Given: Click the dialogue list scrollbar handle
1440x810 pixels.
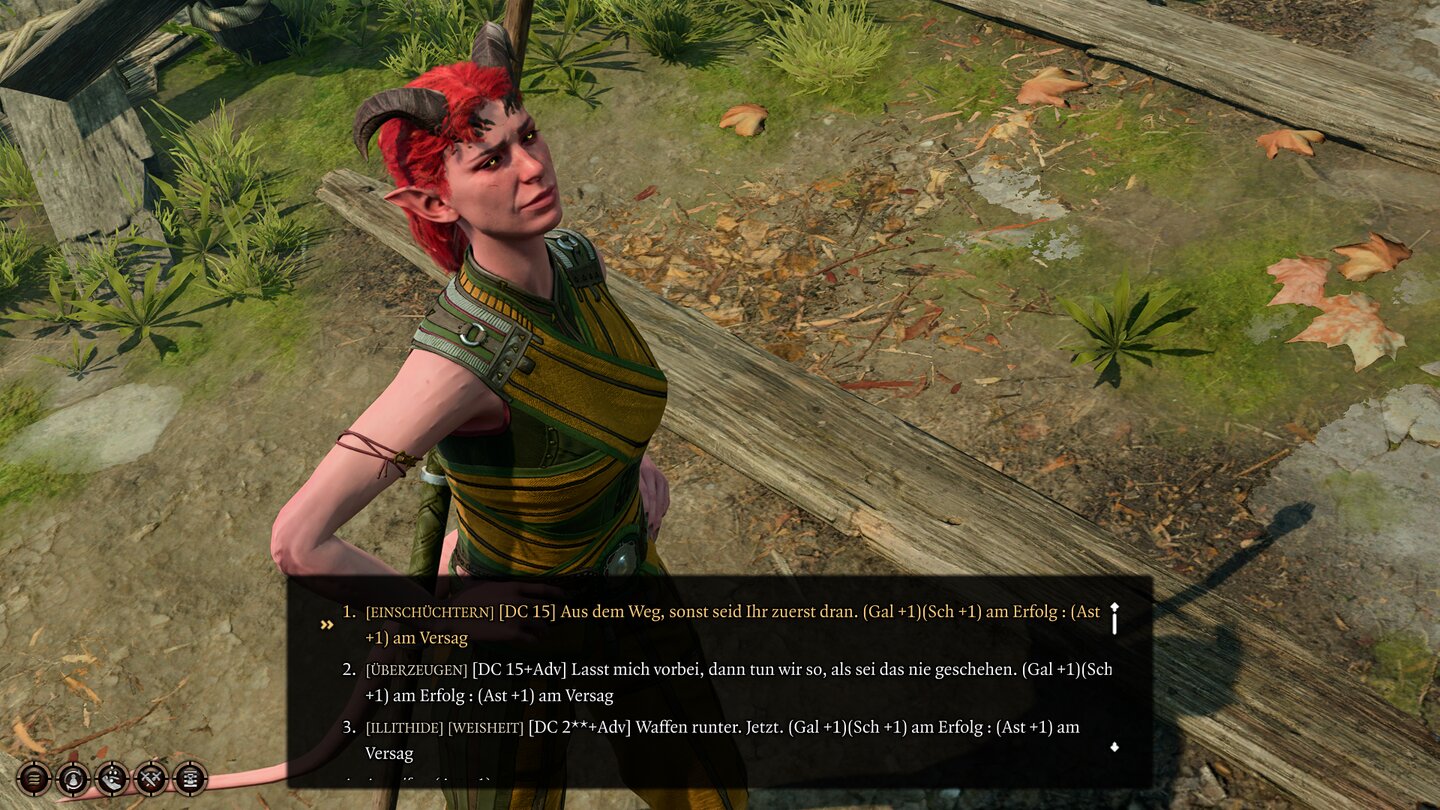Looking at the screenshot, I should [x=1114, y=622].
